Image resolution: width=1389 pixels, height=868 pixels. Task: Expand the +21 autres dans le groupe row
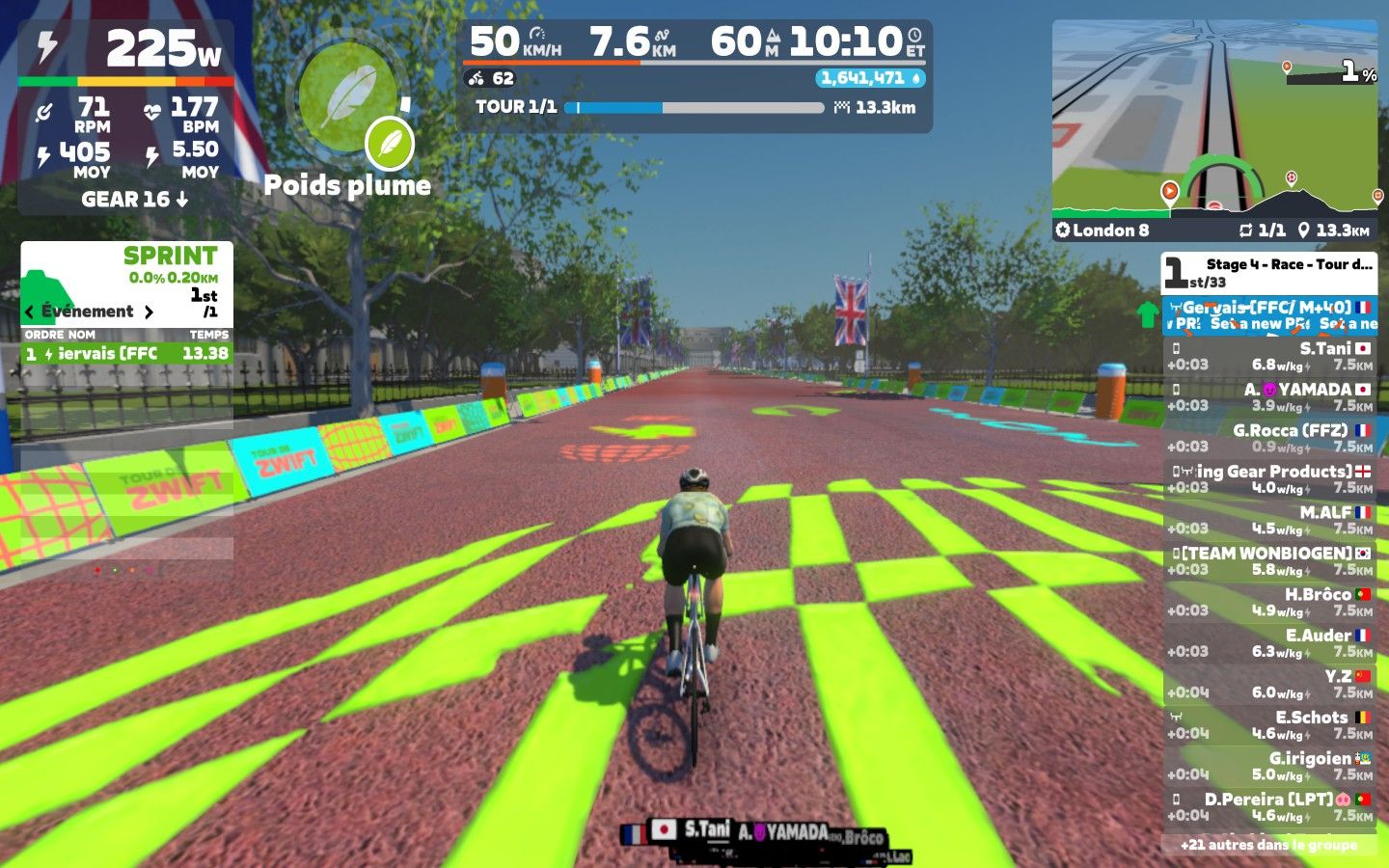tap(1269, 845)
